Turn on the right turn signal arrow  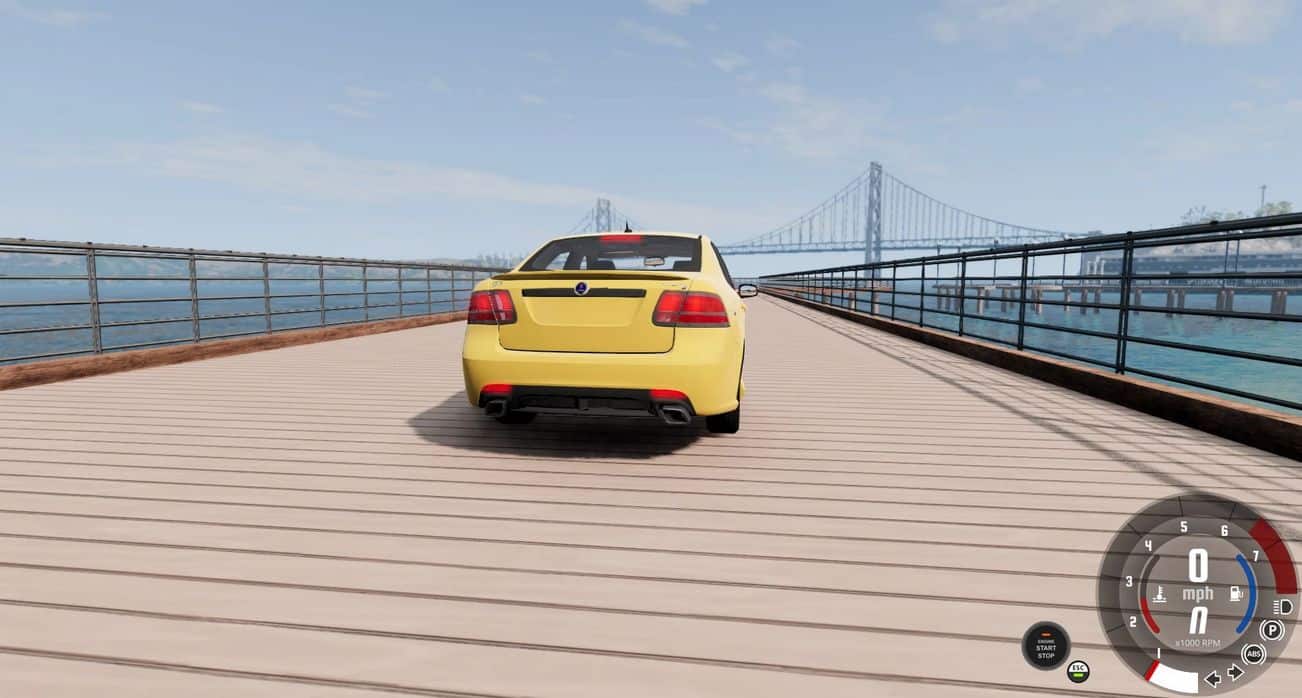[x=1235, y=672]
